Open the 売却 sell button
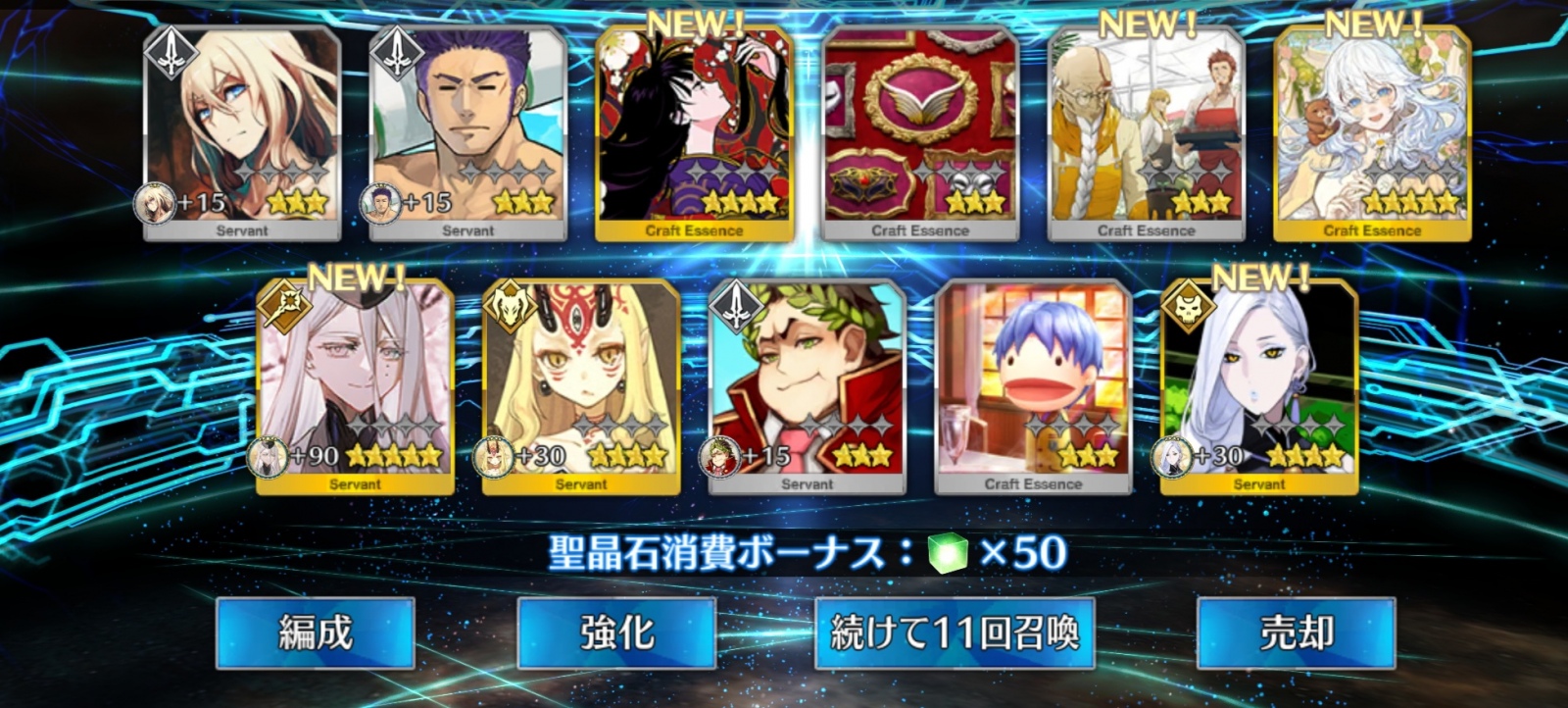The height and width of the screenshot is (708, 1568). [x=1296, y=633]
